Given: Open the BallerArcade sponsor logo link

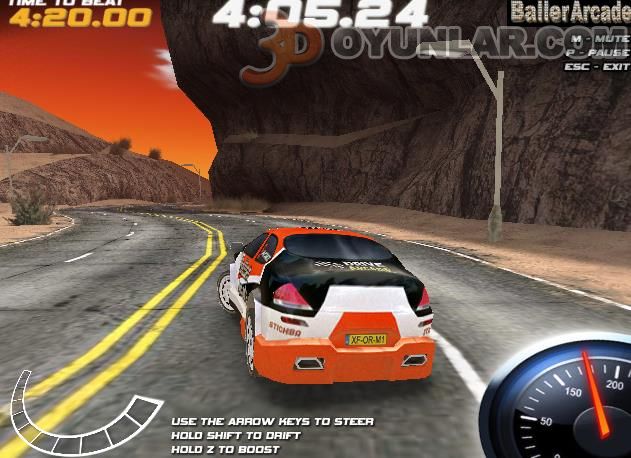Looking at the screenshot, I should 567,13.
